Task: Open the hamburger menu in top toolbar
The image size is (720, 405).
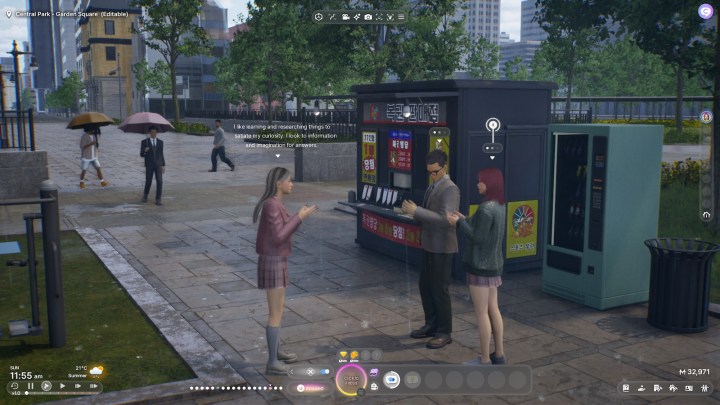Action: pos(401,17)
